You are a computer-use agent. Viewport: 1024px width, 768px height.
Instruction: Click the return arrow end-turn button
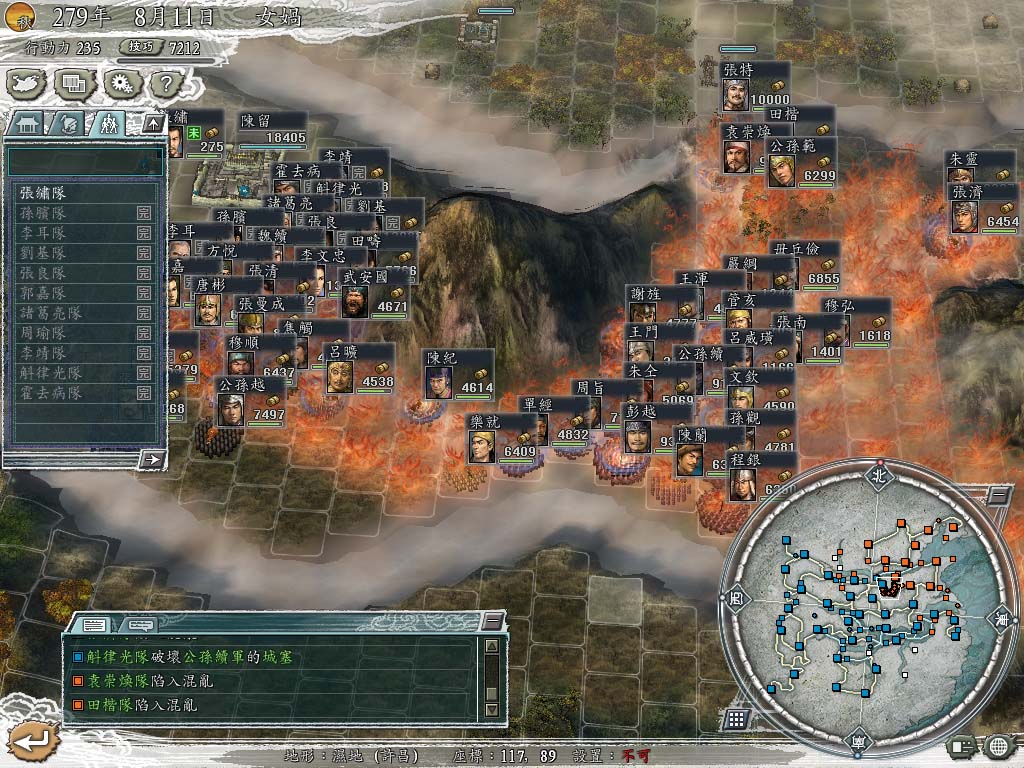point(27,740)
